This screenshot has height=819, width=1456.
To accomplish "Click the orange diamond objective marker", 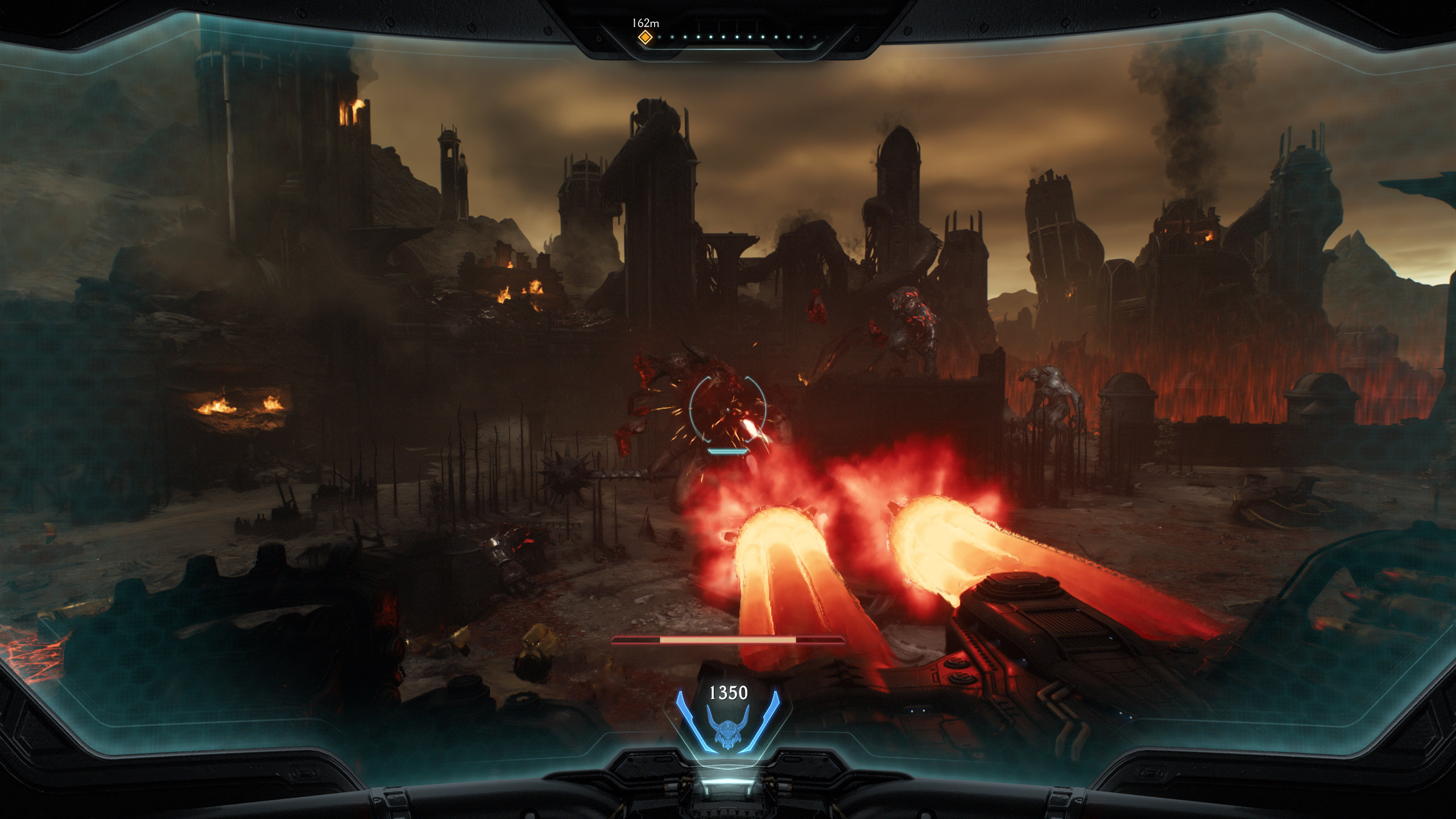I will [x=645, y=38].
